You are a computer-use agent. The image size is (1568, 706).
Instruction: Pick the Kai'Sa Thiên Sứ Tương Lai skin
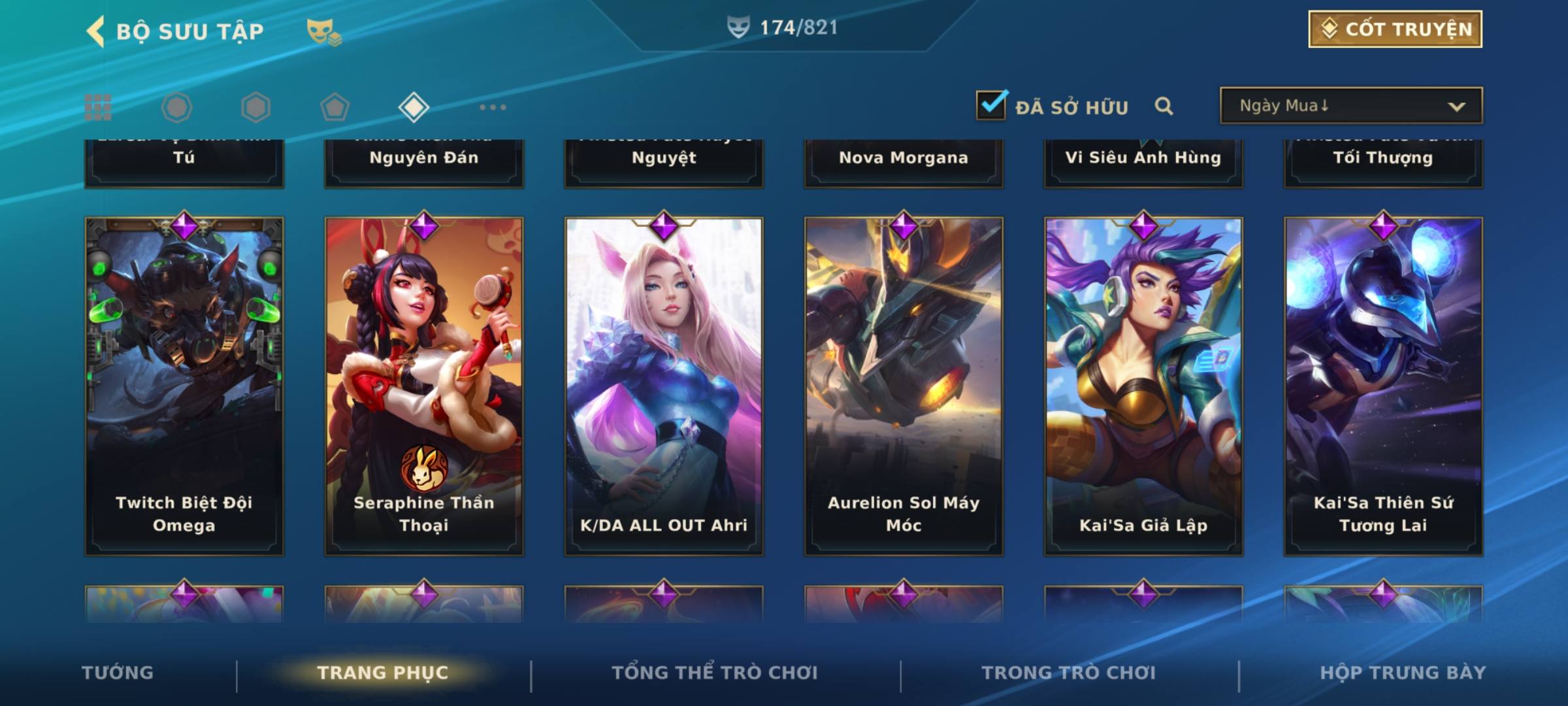point(1383,386)
